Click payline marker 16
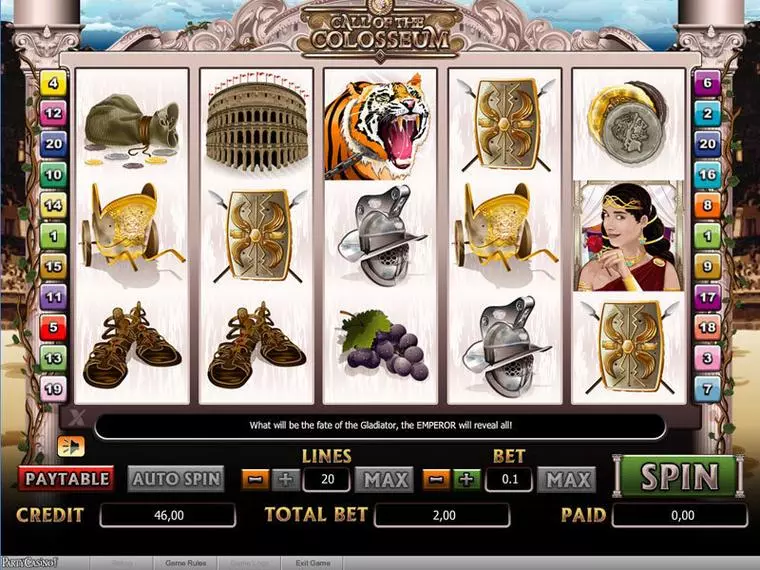This screenshot has height=570, width=760. point(708,175)
